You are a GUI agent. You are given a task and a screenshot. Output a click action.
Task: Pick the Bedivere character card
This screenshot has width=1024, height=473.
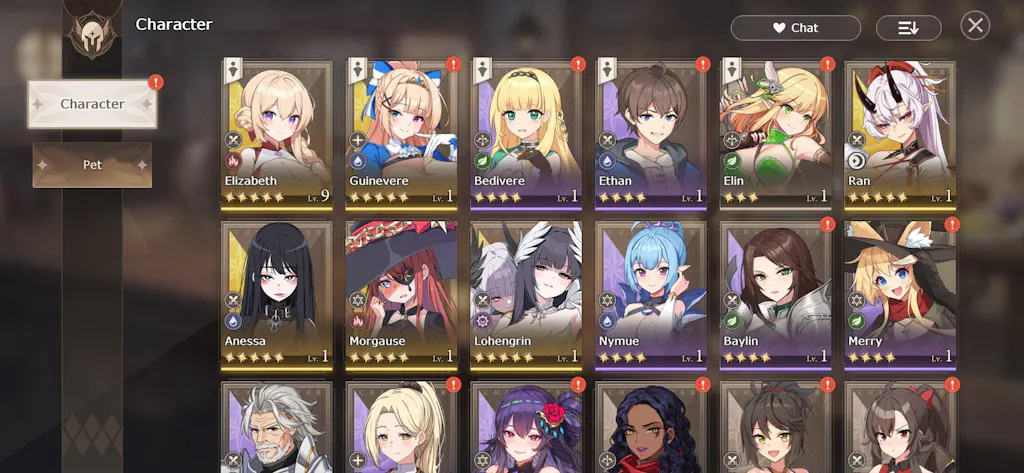click(x=526, y=133)
